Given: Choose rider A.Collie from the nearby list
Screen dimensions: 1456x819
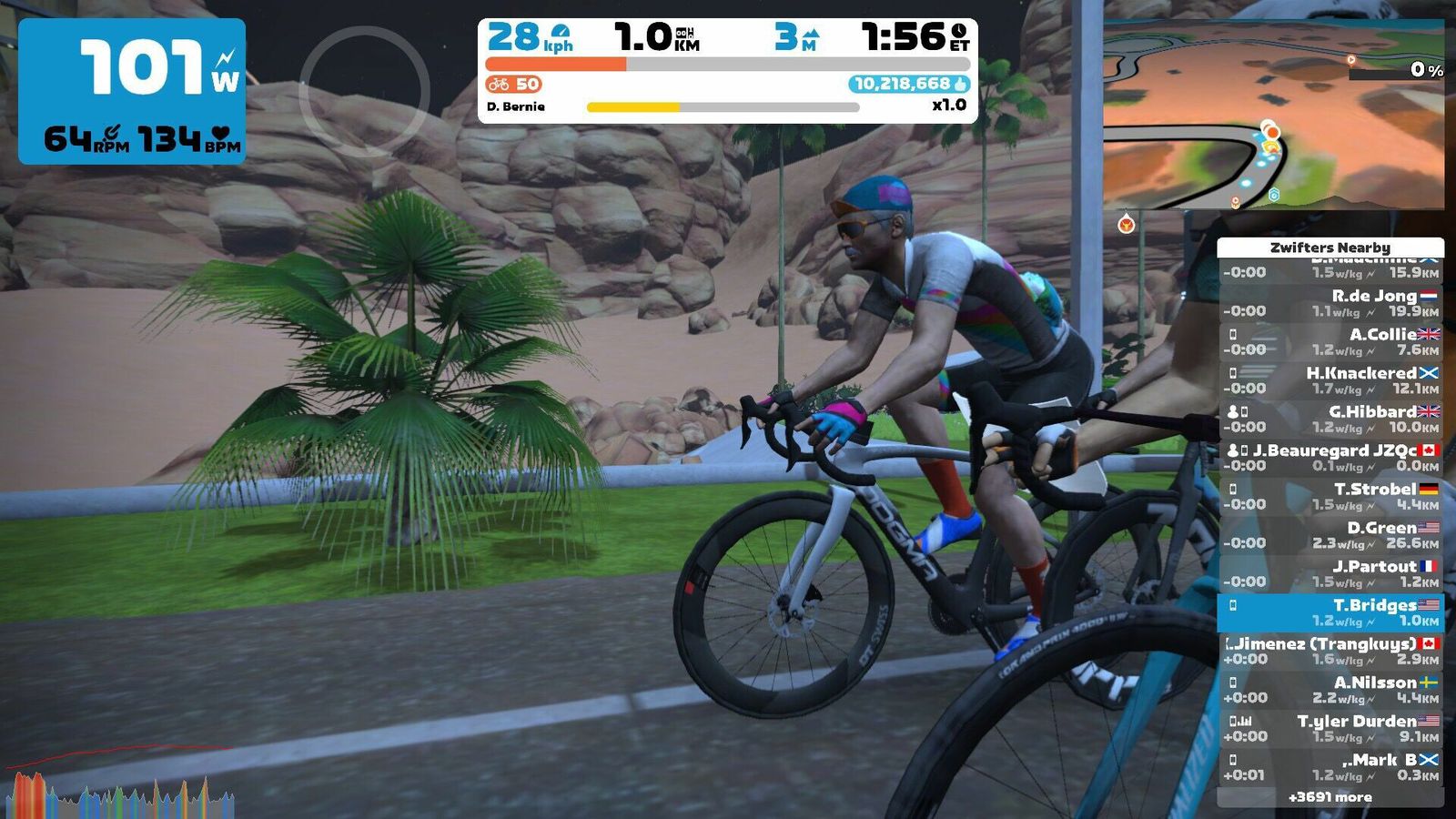Looking at the screenshot, I should click(1330, 342).
